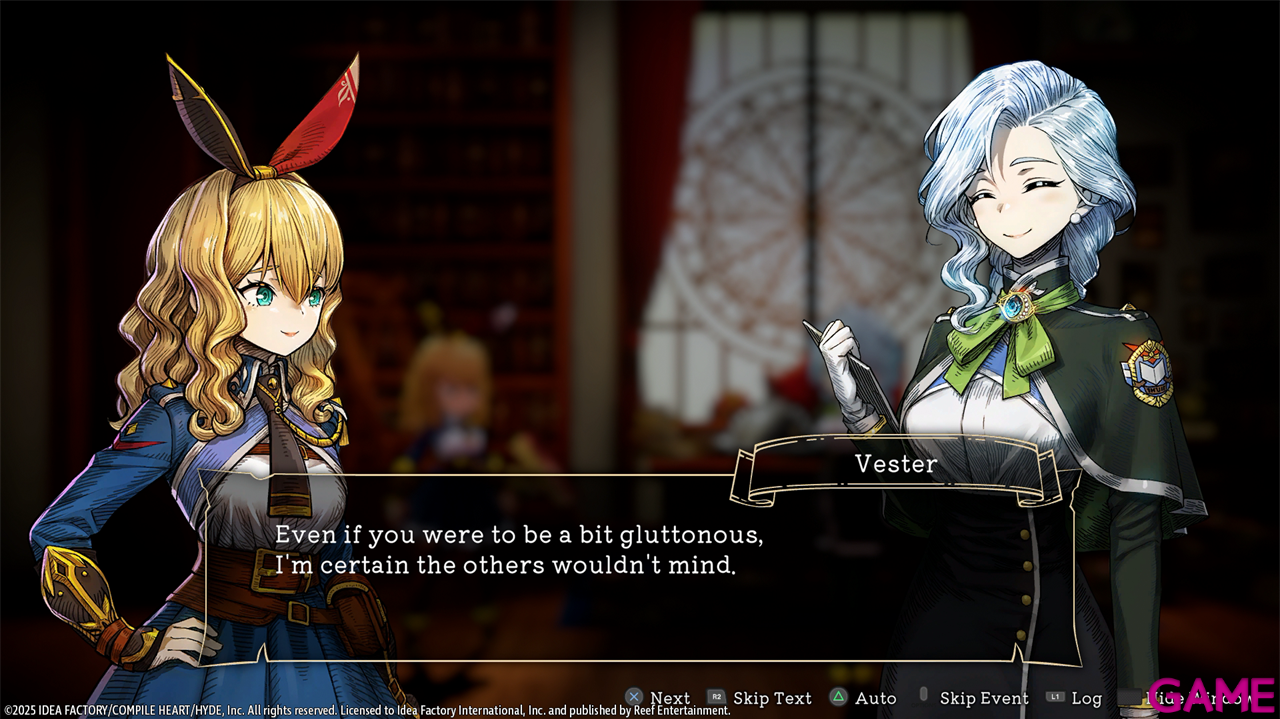Select the Skip Event option
This screenshot has height=719, width=1280.
983,698
